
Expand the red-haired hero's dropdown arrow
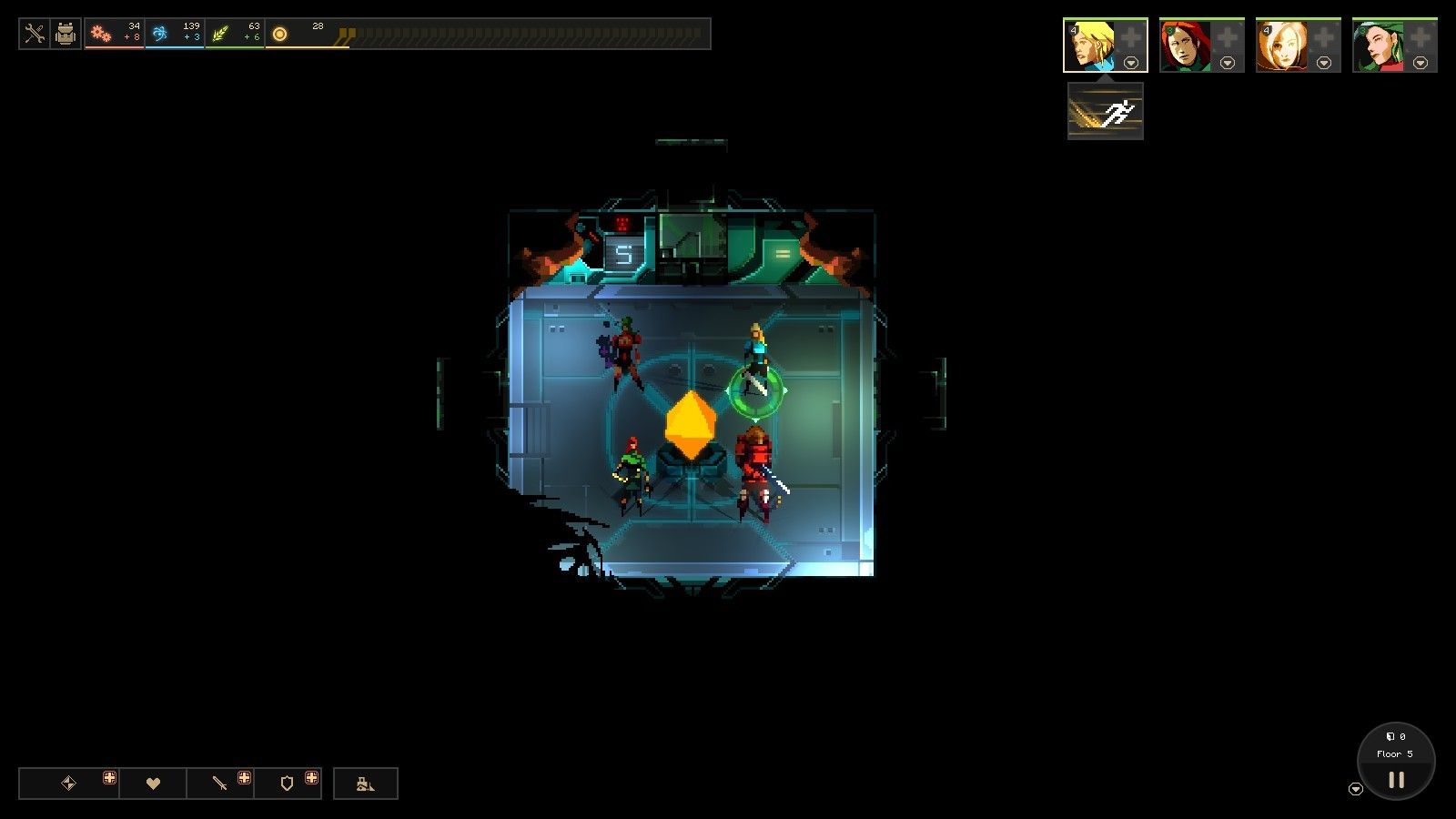(1228, 63)
